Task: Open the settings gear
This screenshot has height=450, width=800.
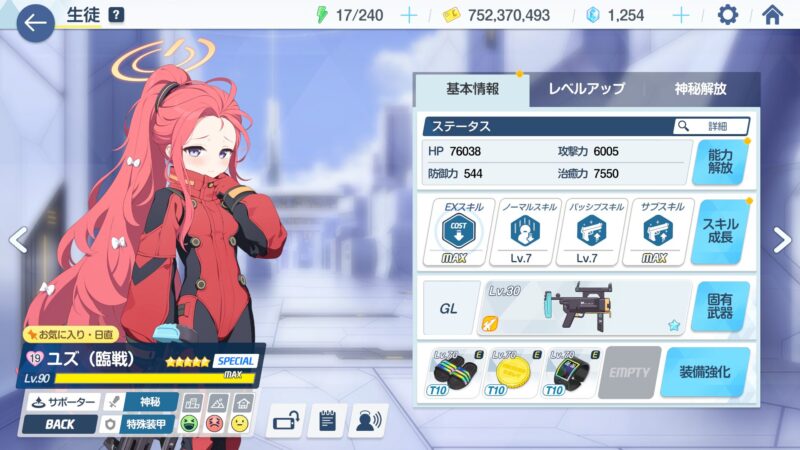Action: pyautogui.click(x=728, y=15)
